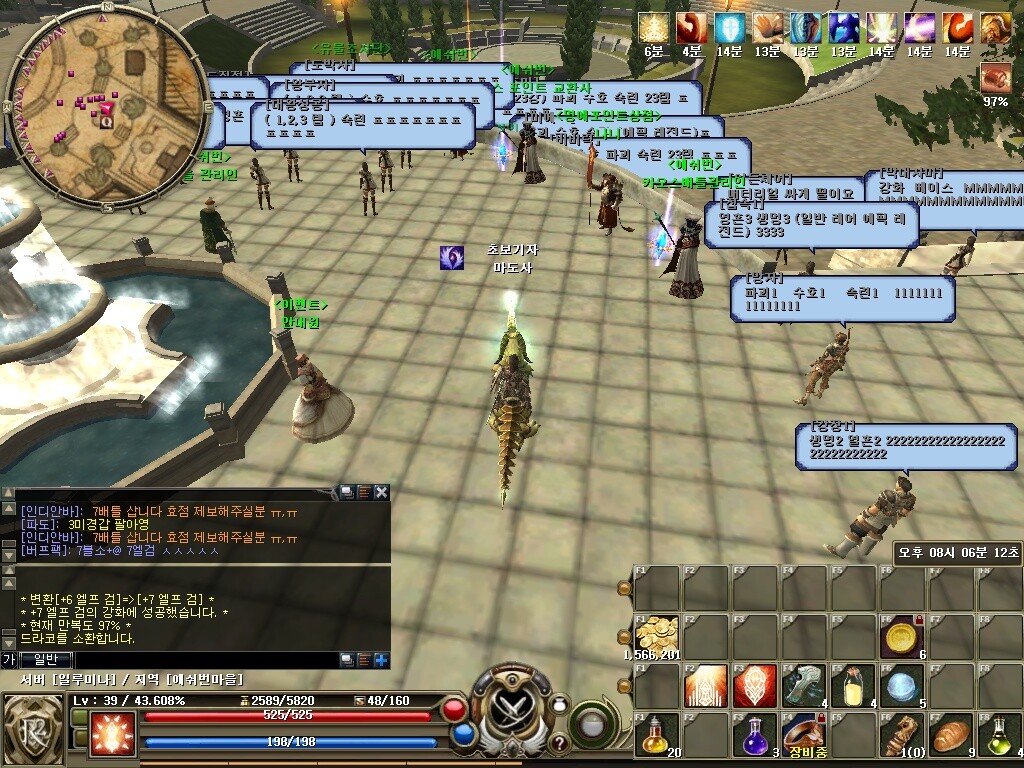Screen dimensions: 1024x768
Task: Click the locked gold medal coin slot
Action: coord(902,635)
